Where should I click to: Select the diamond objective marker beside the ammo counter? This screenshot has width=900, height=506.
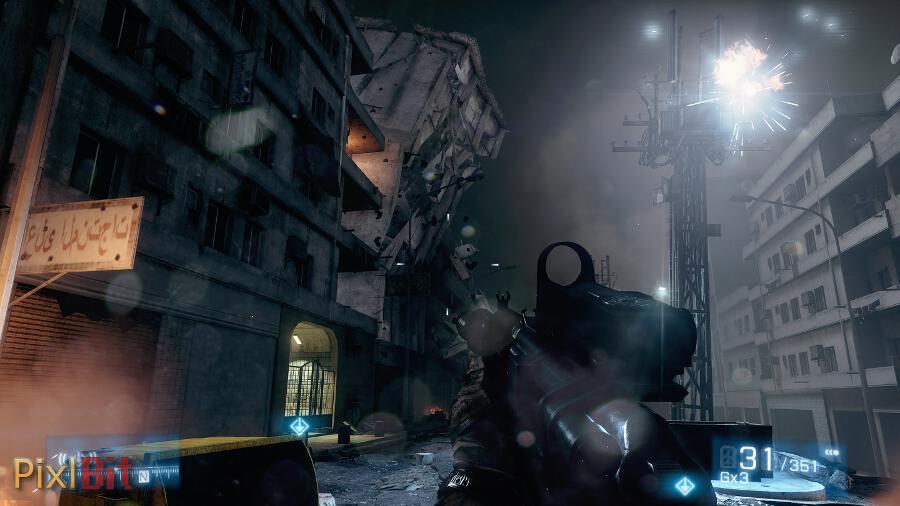684,485
